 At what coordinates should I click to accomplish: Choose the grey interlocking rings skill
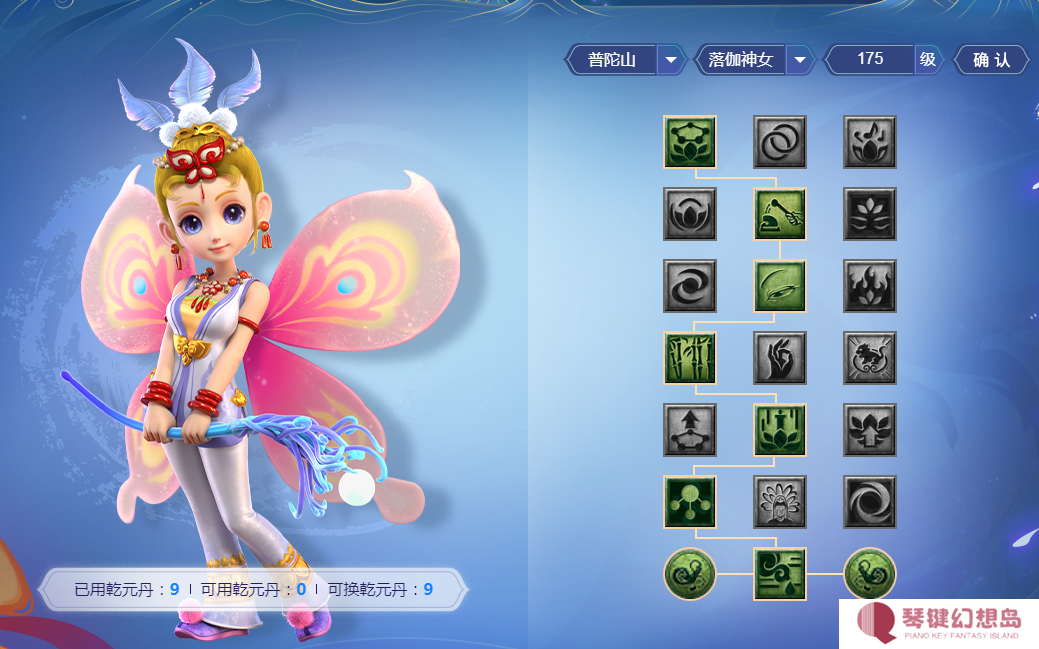tap(780, 142)
